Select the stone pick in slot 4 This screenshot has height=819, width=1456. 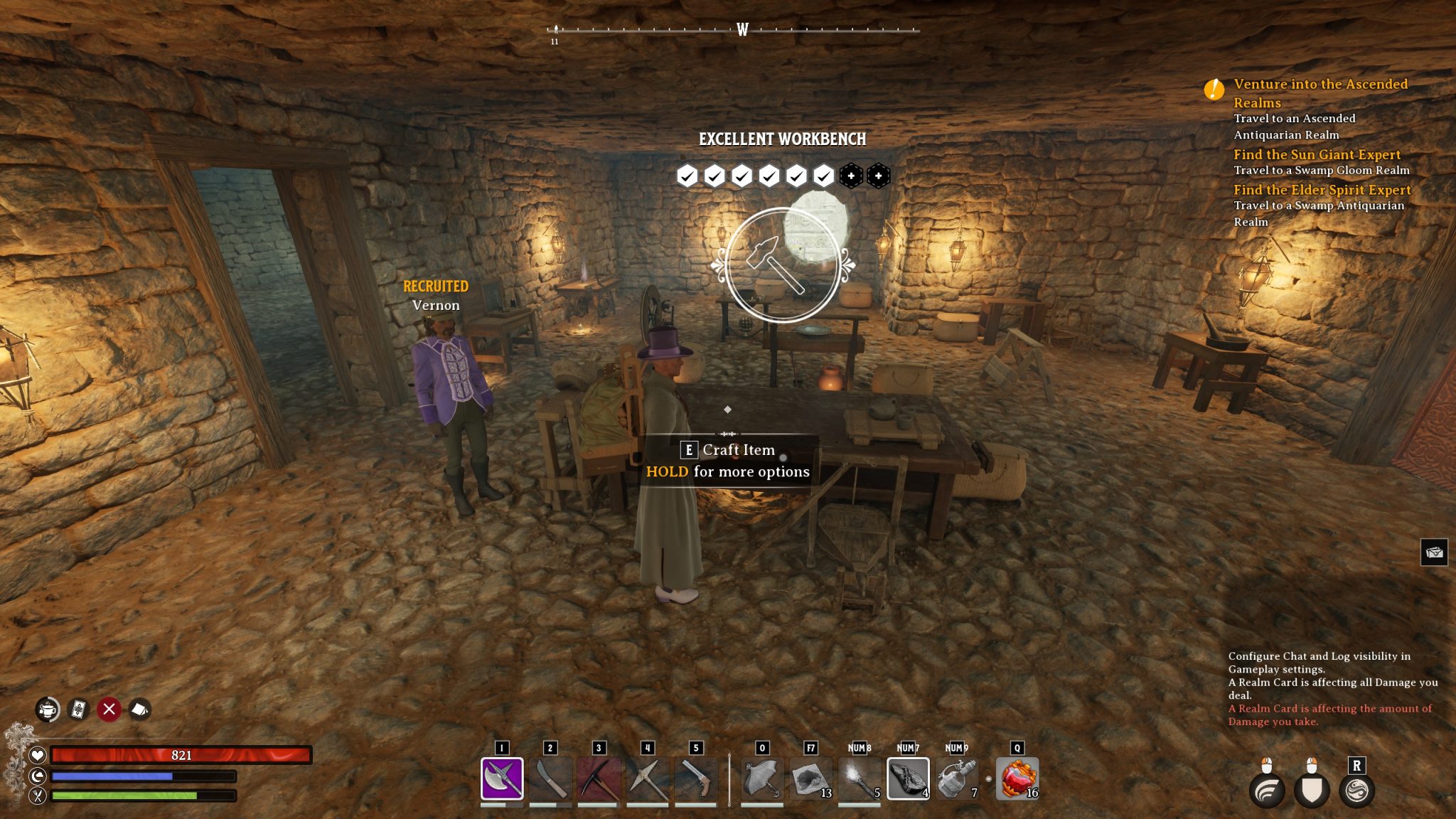coord(647,778)
